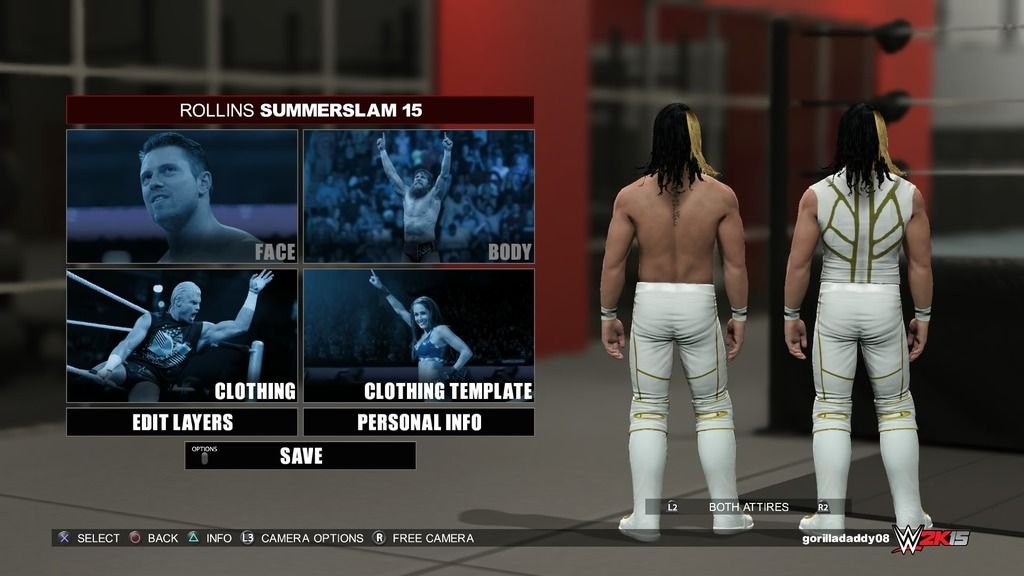Open the Face customization tile
The height and width of the screenshot is (576, 1024).
[182, 196]
